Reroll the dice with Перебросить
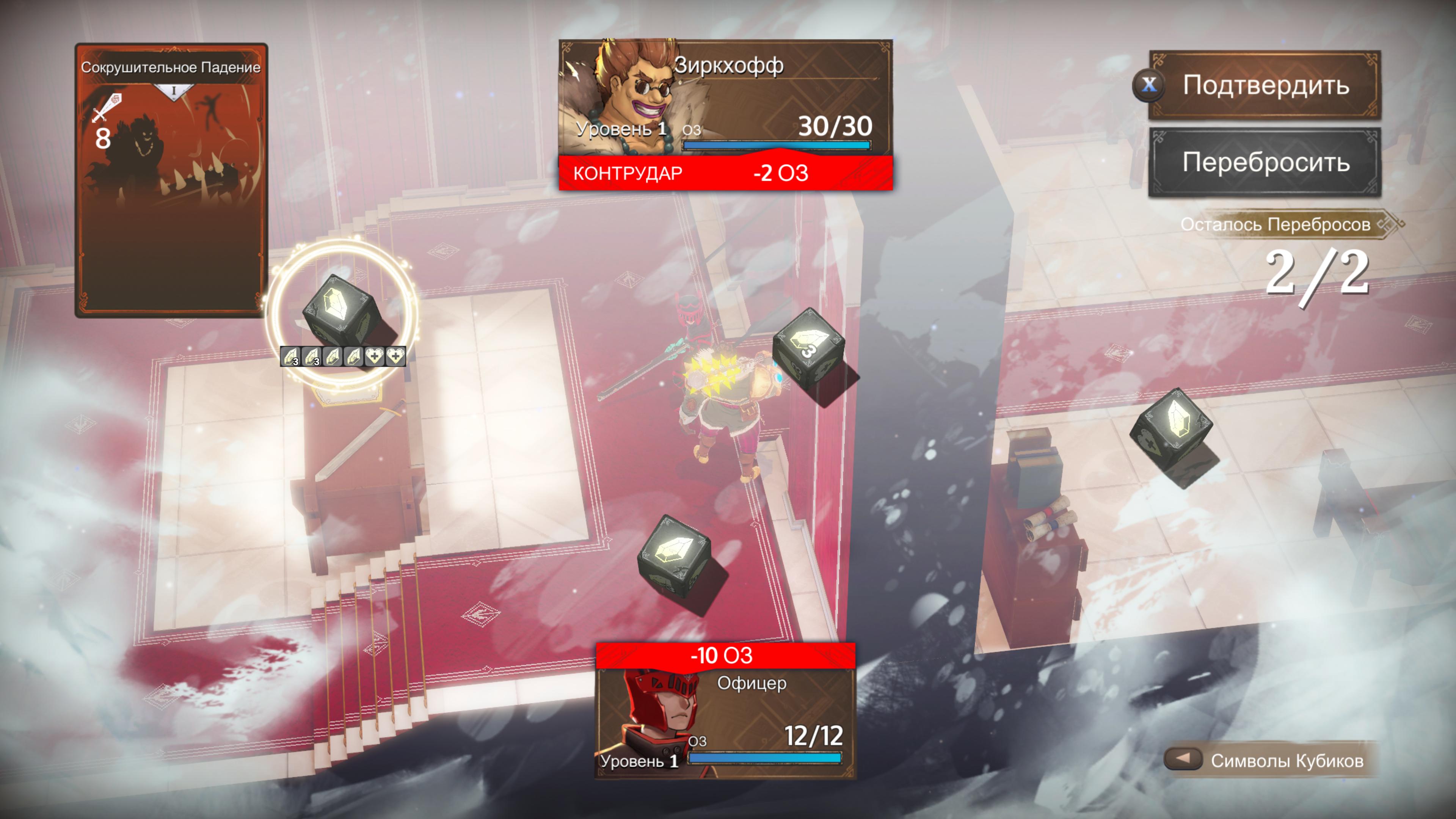The width and height of the screenshot is (1456, 819). 1265,162
